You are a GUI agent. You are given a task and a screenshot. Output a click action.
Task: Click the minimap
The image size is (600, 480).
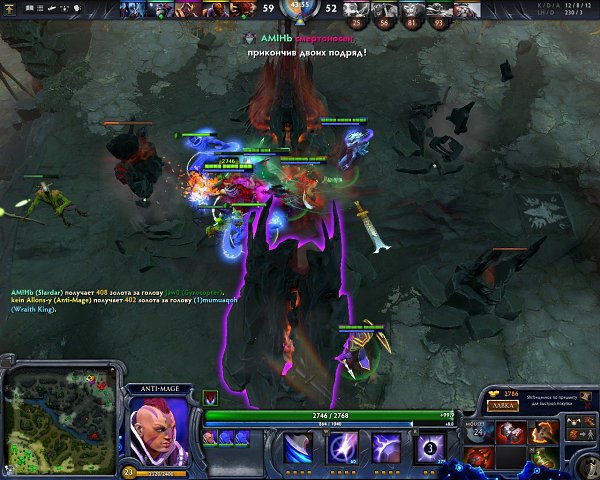(x=60, y=420)
